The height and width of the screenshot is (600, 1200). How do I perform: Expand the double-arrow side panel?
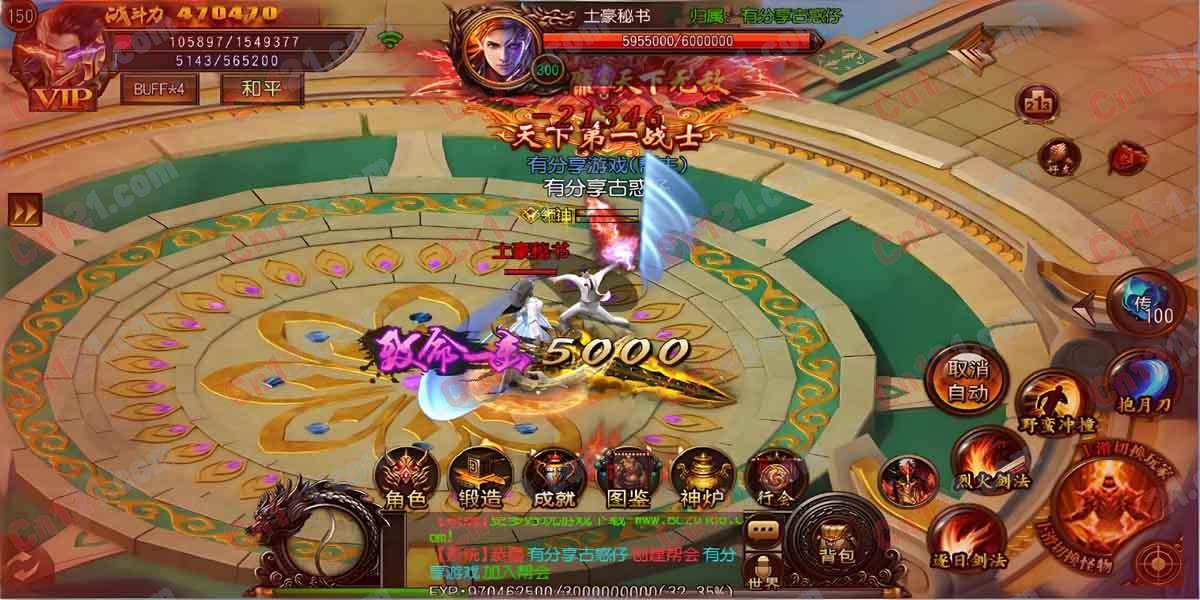pos(22,210)
